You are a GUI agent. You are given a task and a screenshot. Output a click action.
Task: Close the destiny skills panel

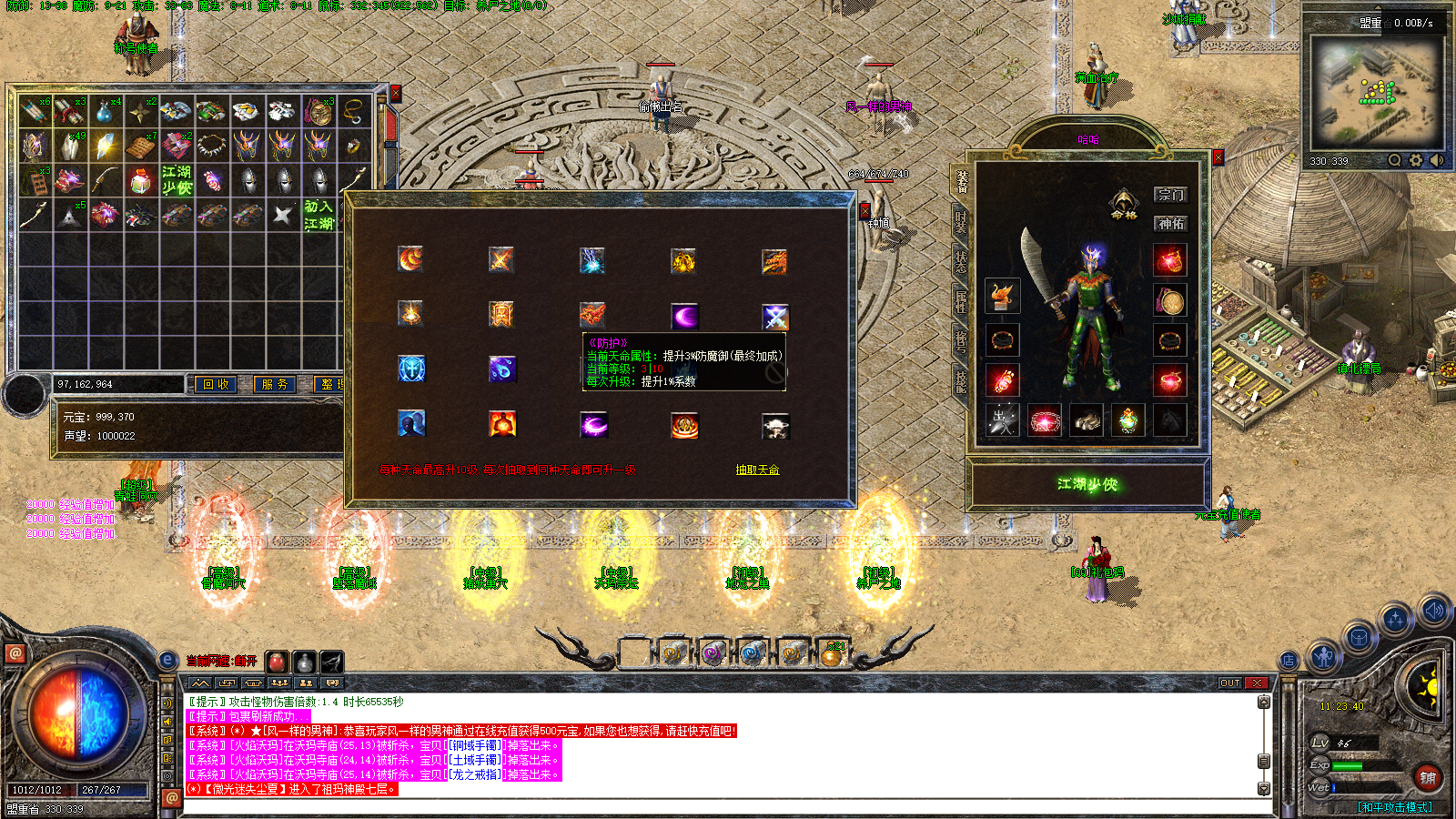tap(864, 211)
